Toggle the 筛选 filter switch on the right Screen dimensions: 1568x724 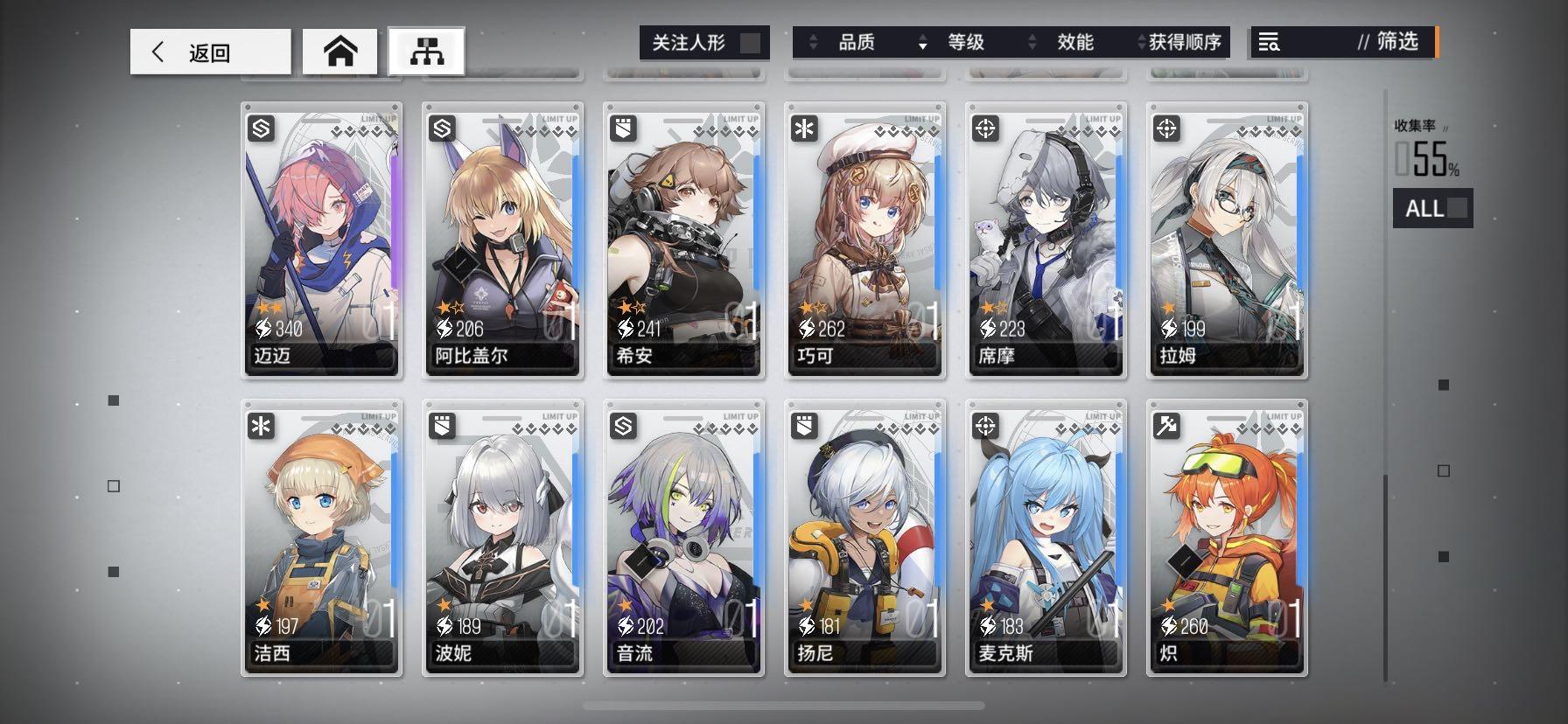click(1435, 42)
